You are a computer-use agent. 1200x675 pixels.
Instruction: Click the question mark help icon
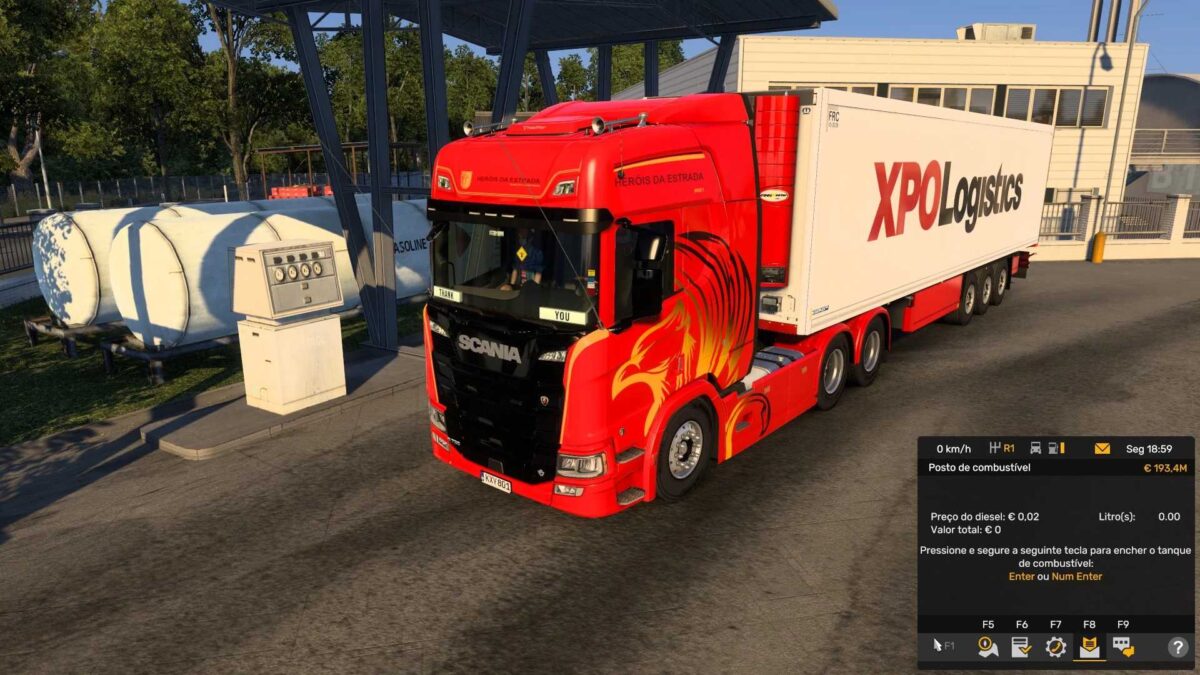(x=1177, y=647)
